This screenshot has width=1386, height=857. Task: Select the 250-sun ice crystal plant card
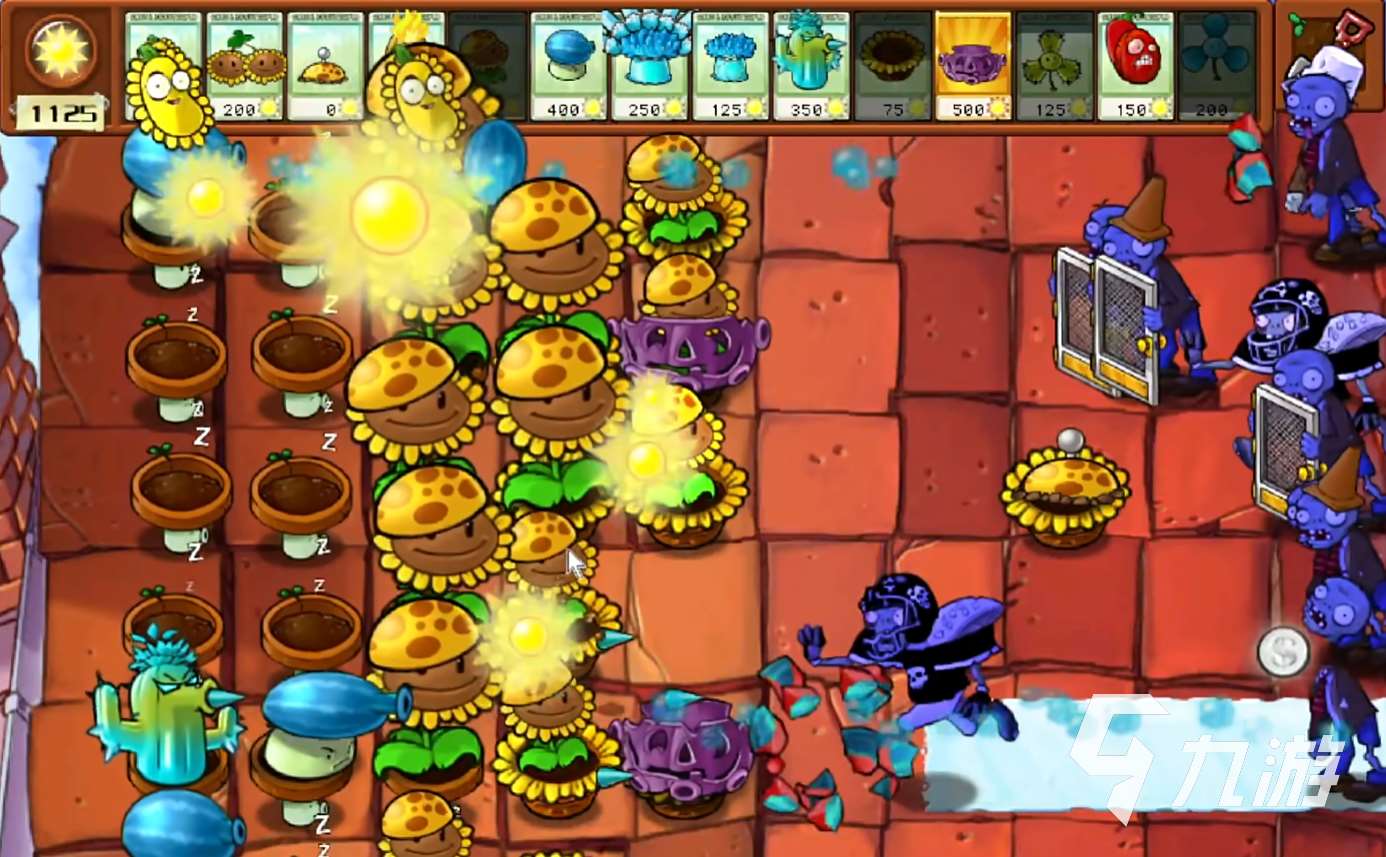[x=650, y=65]
